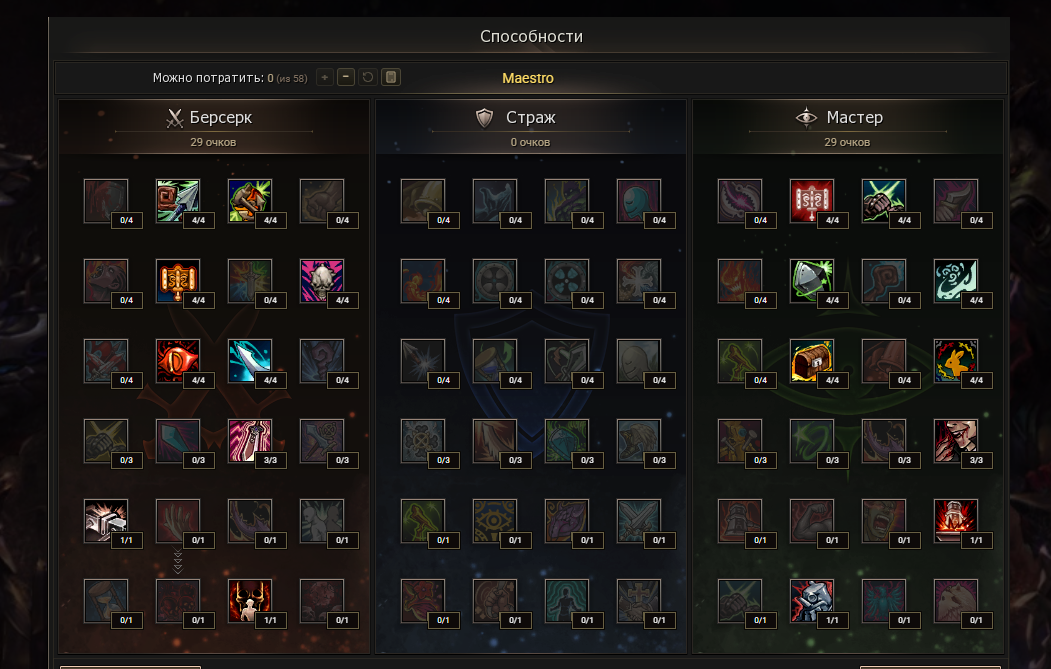Choose the fiery skull and figure talent
This screenshot has width=1051, height=669.
coord(250,601)
